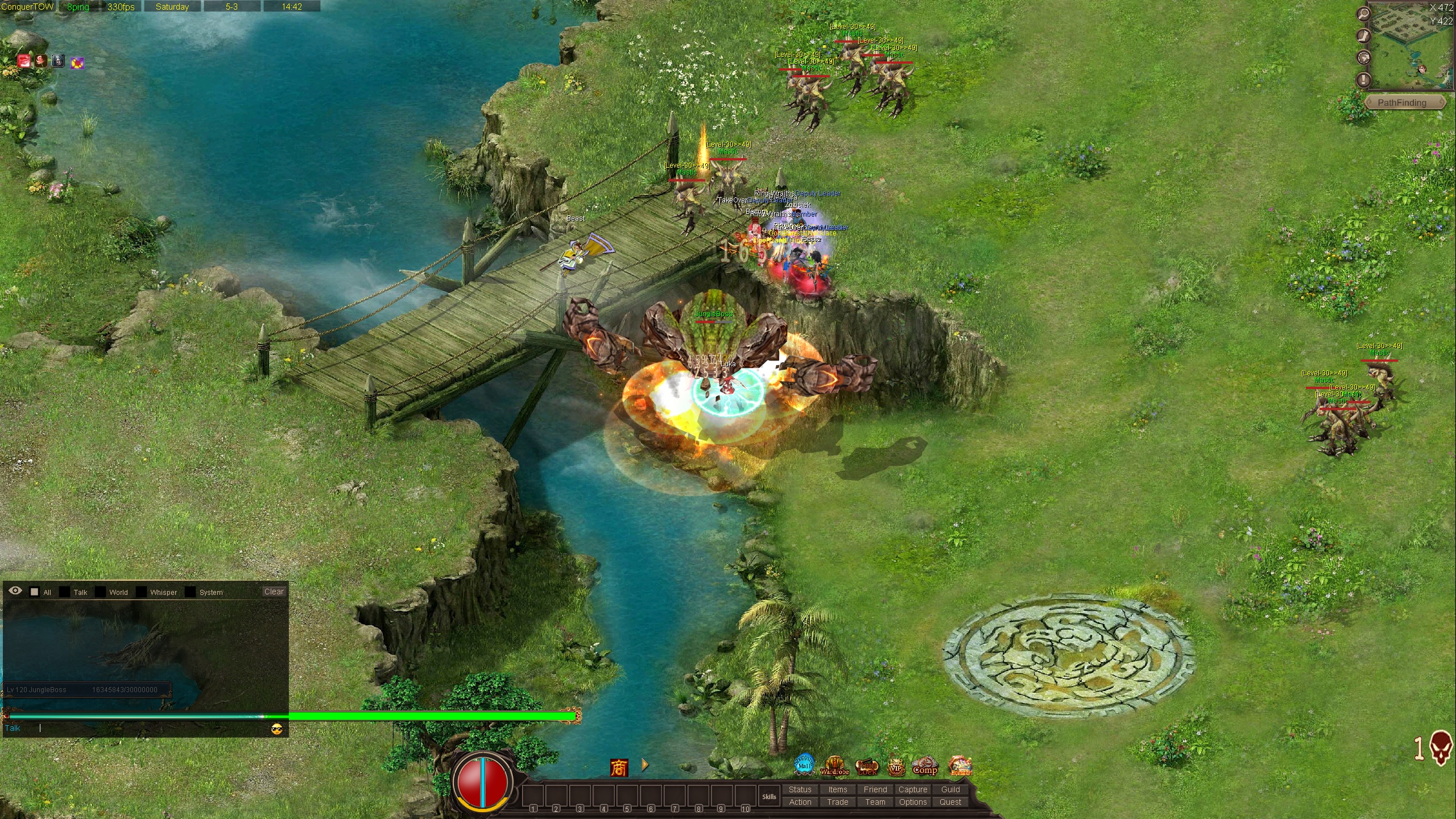1456x819 pixels.
Task: Open the Options menu
Action: (x=912, y=802)
